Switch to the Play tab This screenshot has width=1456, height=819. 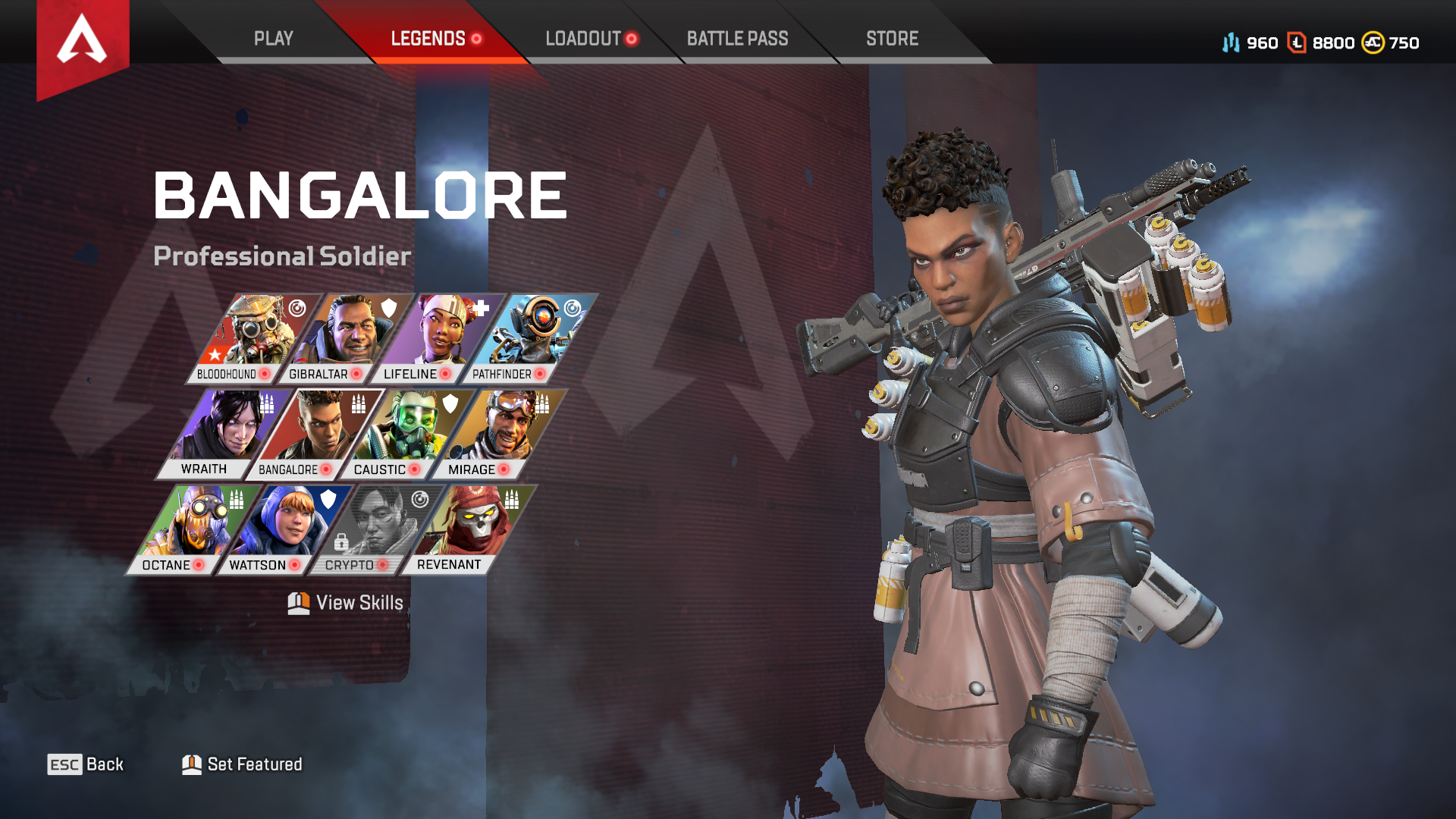(x=273, y=39)
